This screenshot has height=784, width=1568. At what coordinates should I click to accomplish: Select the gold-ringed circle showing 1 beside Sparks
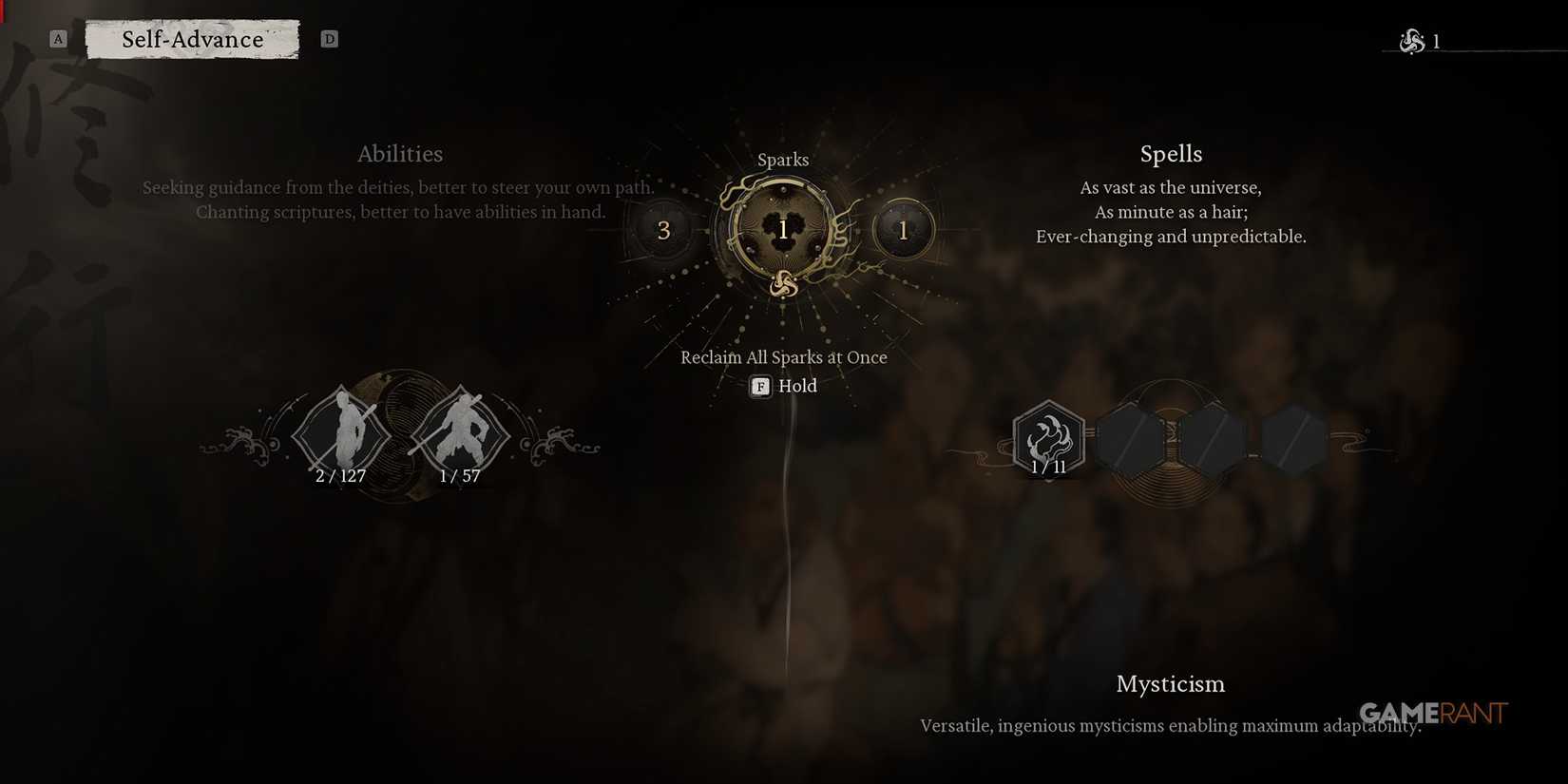coord(903,228)
